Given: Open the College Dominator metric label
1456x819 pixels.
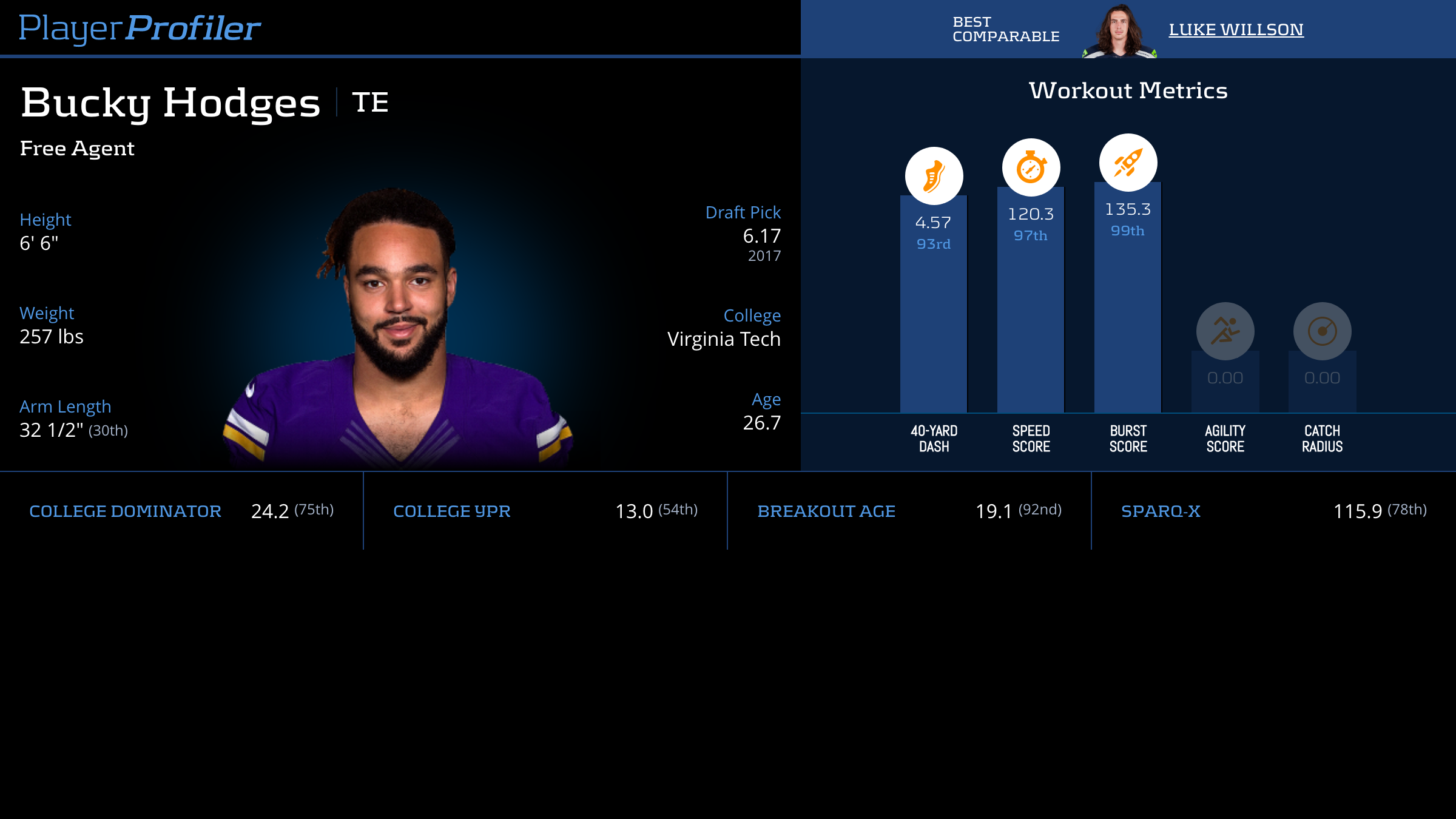Looking at the screenshot, I should pos(125,511).
